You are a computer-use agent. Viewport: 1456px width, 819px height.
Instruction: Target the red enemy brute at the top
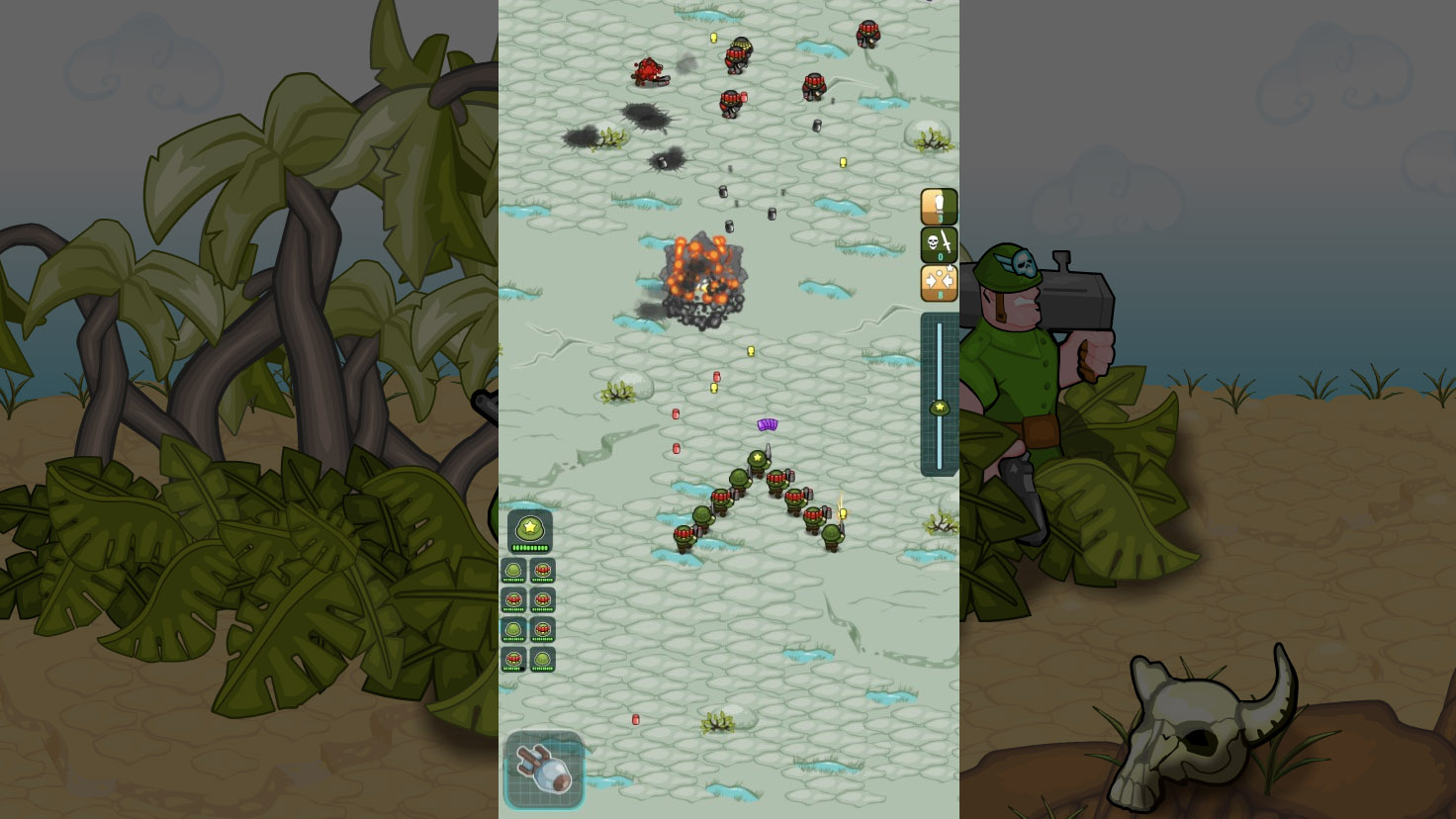[648, 69]
